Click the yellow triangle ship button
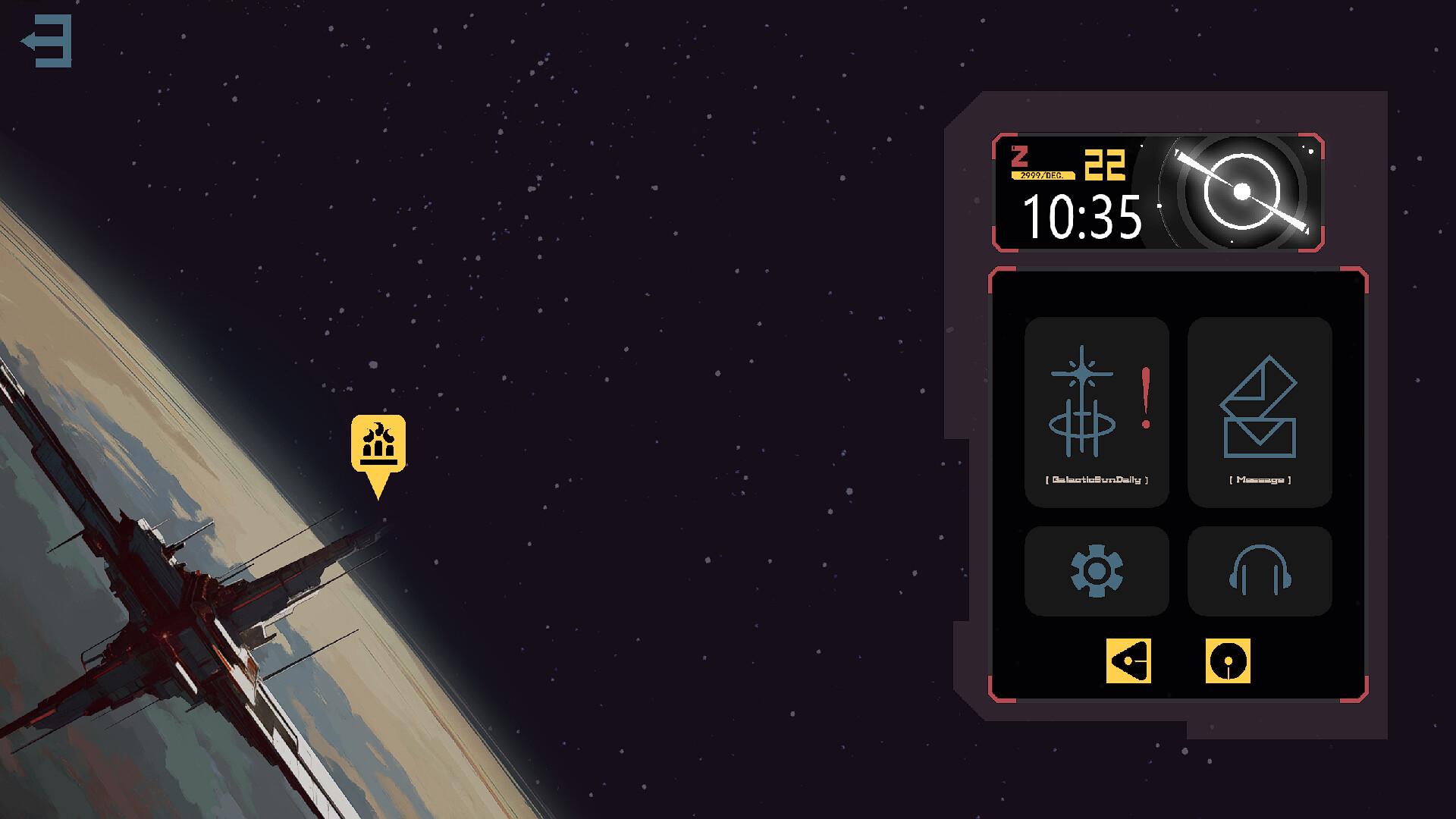This screenshot has height=819, width=1456. click(1128, 661)
